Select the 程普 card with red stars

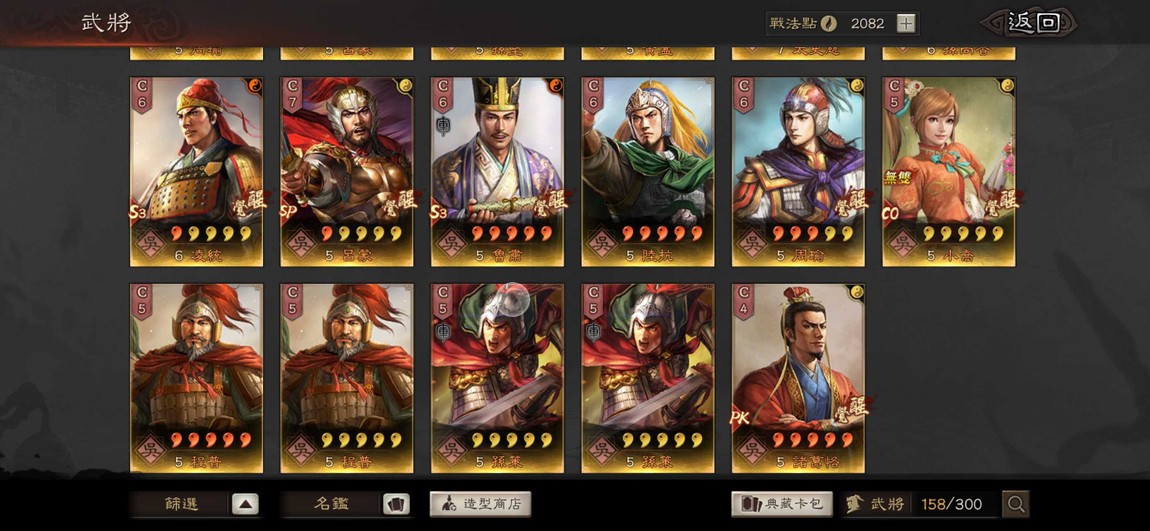197,377
